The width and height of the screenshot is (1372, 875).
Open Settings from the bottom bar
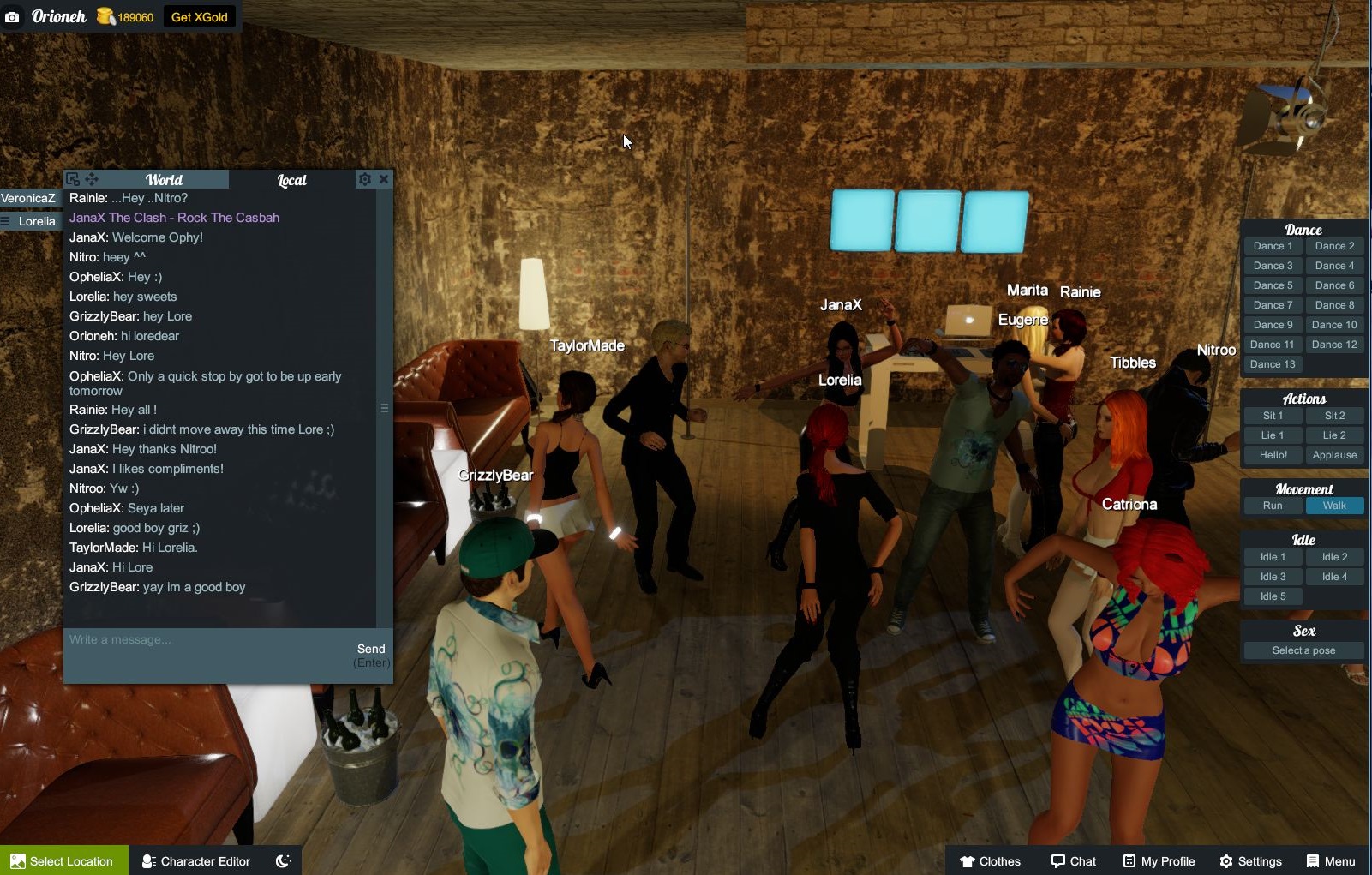[1252, 860]
